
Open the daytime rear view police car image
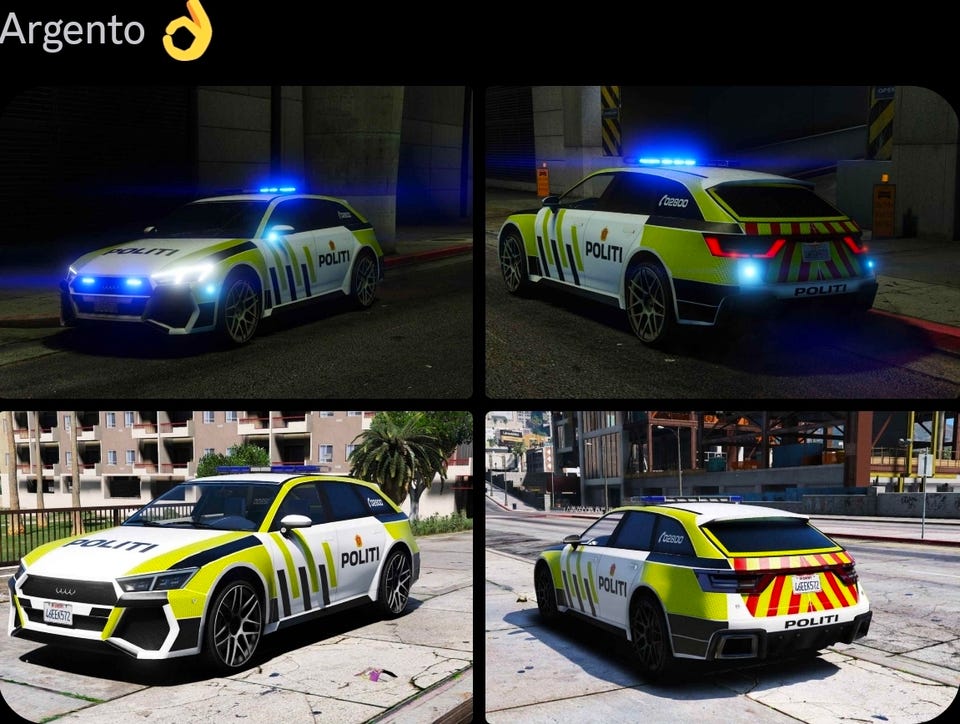tap(722, 566)
